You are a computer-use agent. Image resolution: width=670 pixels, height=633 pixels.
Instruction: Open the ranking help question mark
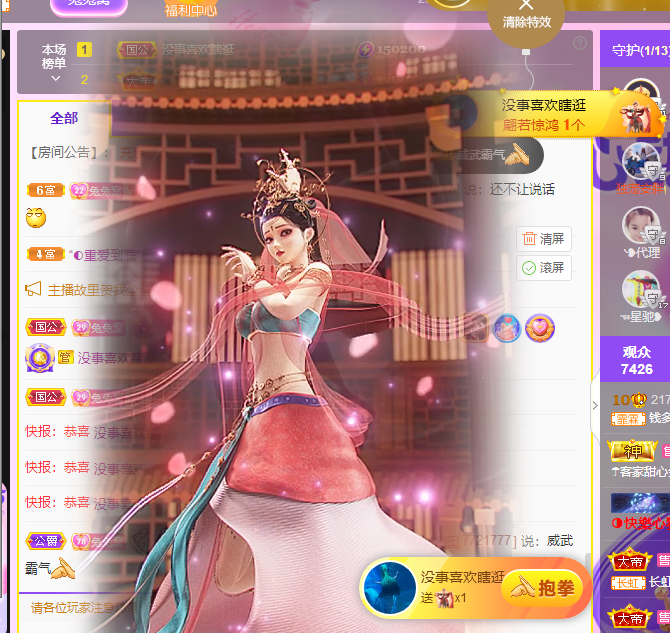(580, 44)
